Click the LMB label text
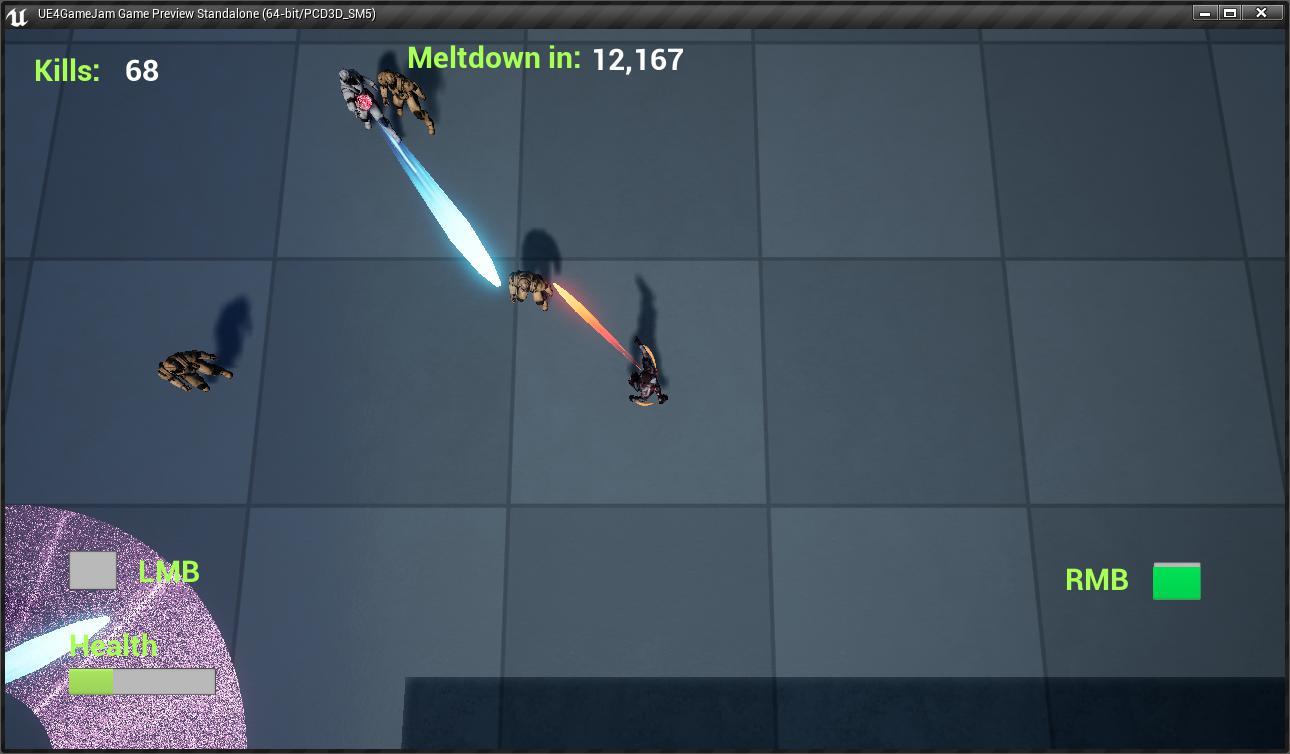 [x=168, y=571]
